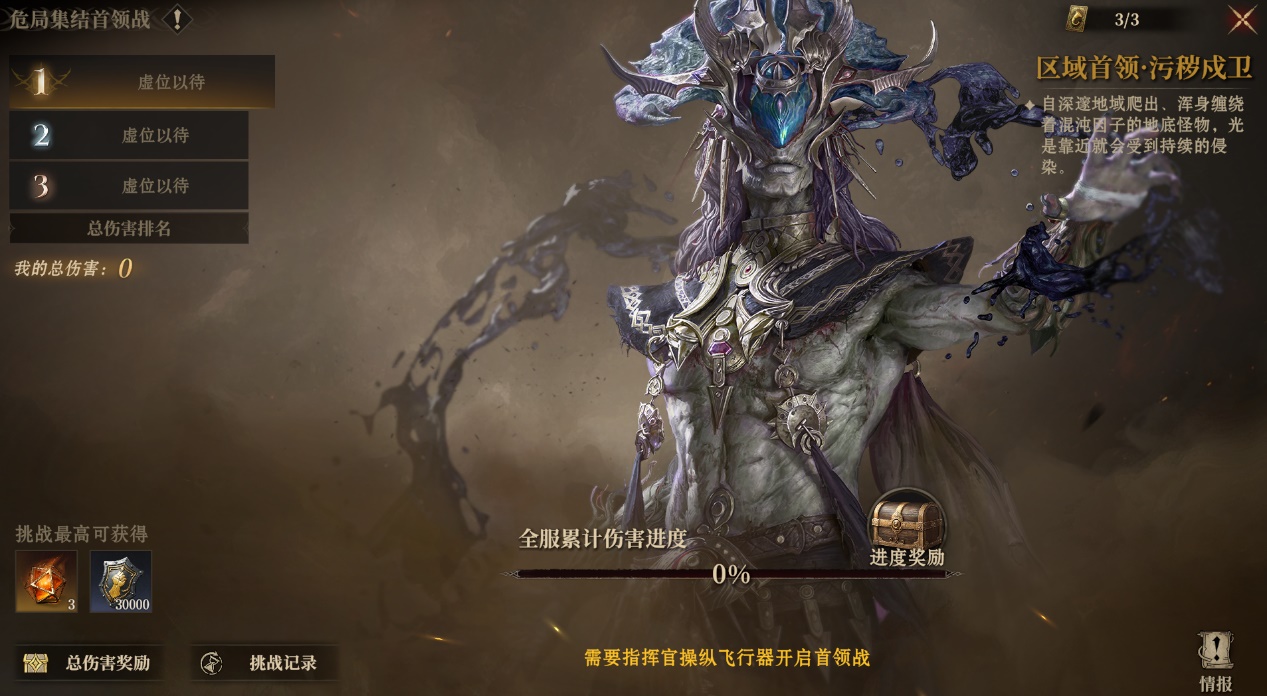Image resolution: width=1267 pixels, height=696 pixels.
Task: Select the rank 1 vacant slot
Action: coord(142,82)
